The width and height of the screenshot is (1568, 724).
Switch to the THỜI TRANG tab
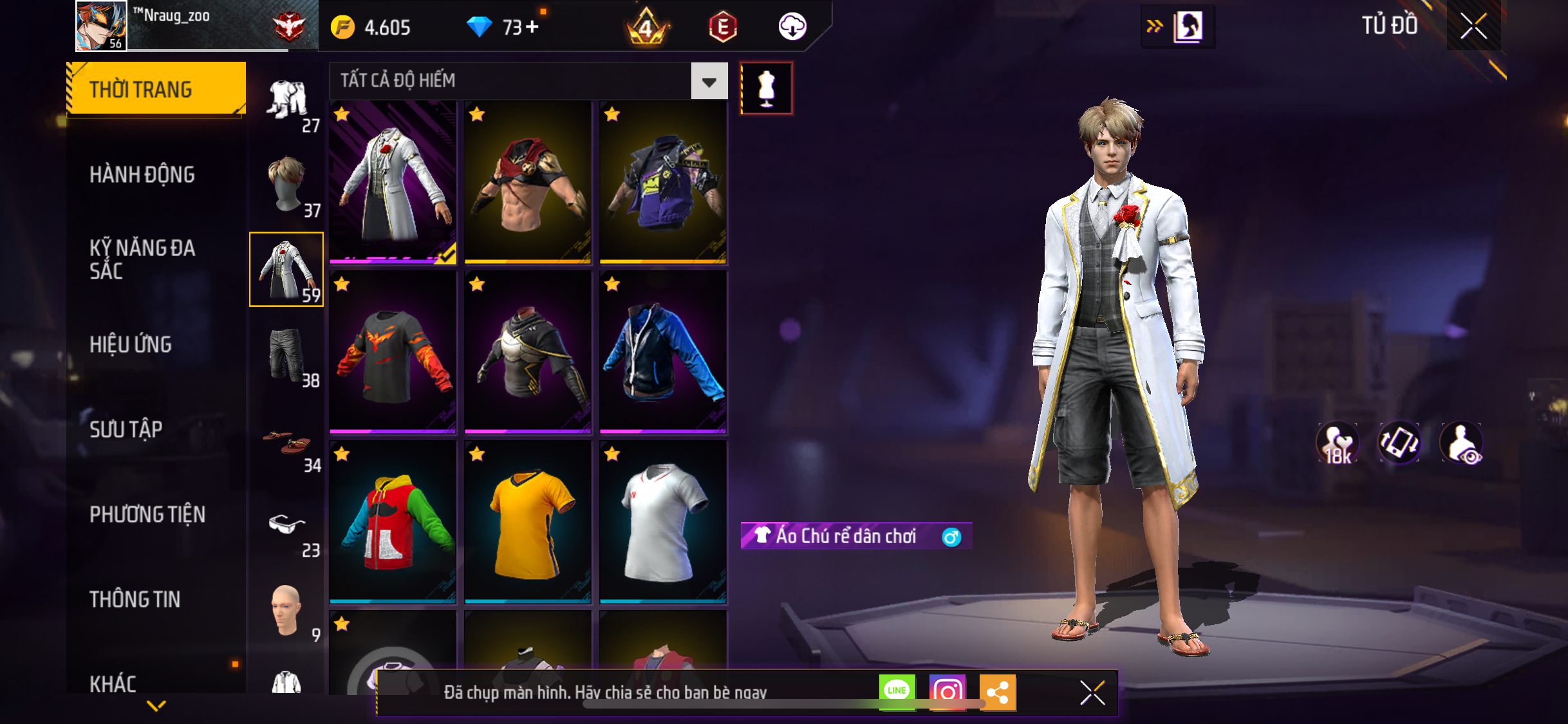(156, 89)
